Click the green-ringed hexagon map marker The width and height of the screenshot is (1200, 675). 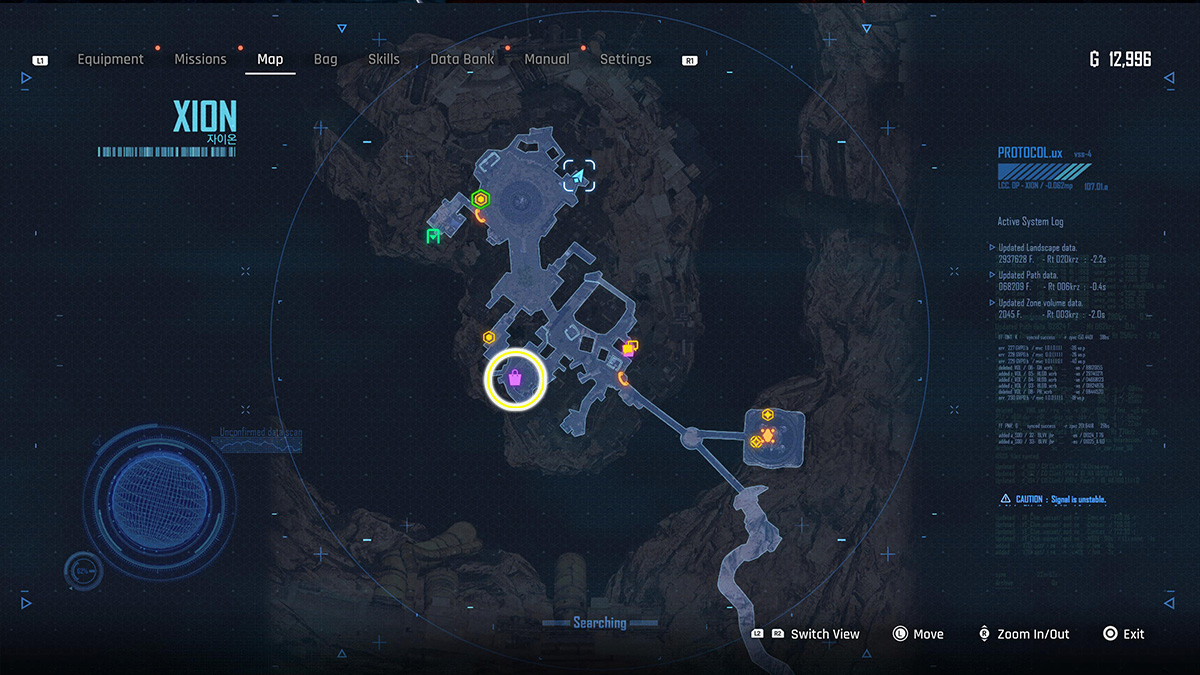click(x=481, y=199)
